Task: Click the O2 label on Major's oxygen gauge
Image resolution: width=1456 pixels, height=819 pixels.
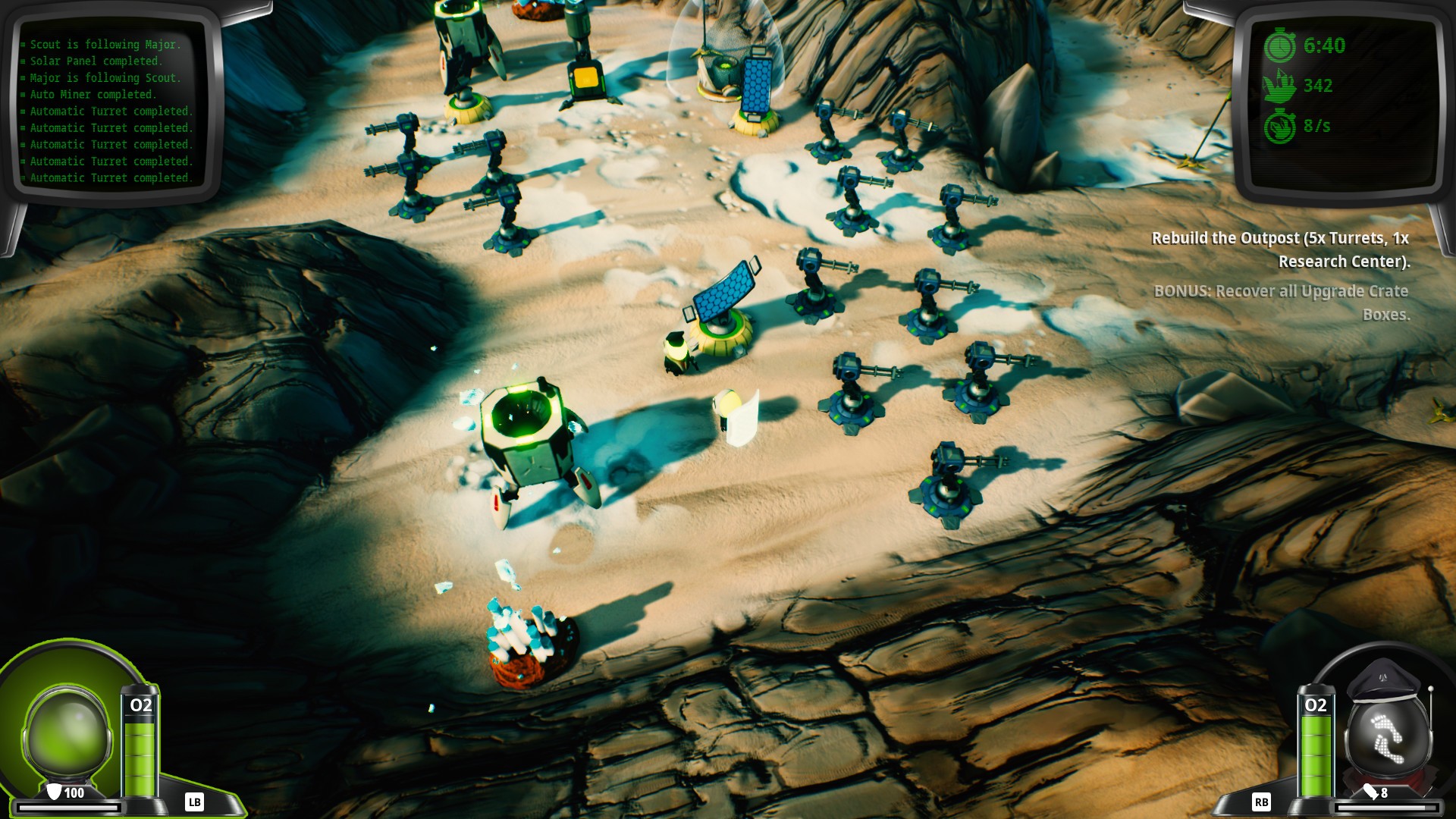Action: pos(1316,704)
